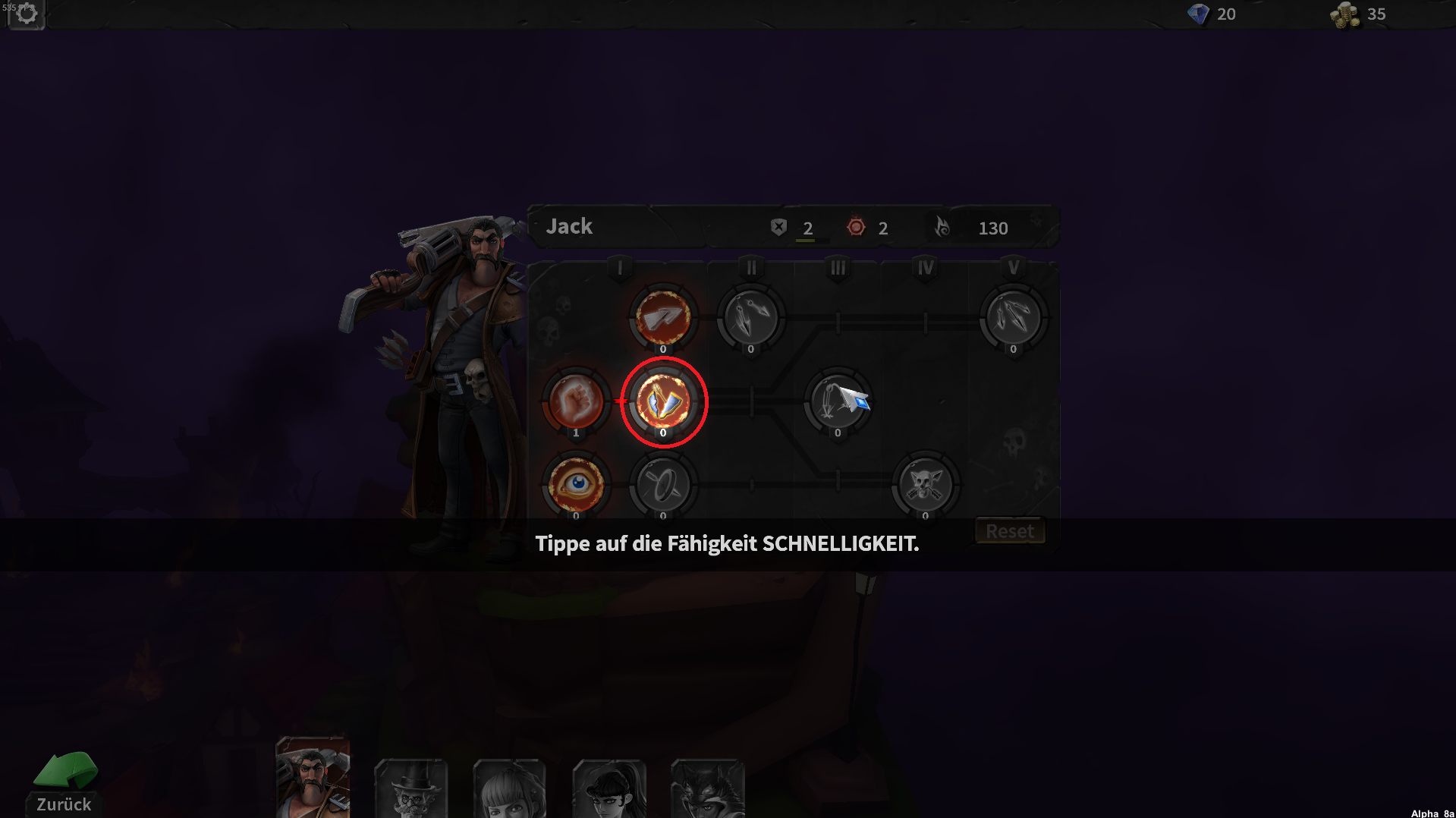Click the fiery arrowheads skill in tier I

click(x=663, y=317)
